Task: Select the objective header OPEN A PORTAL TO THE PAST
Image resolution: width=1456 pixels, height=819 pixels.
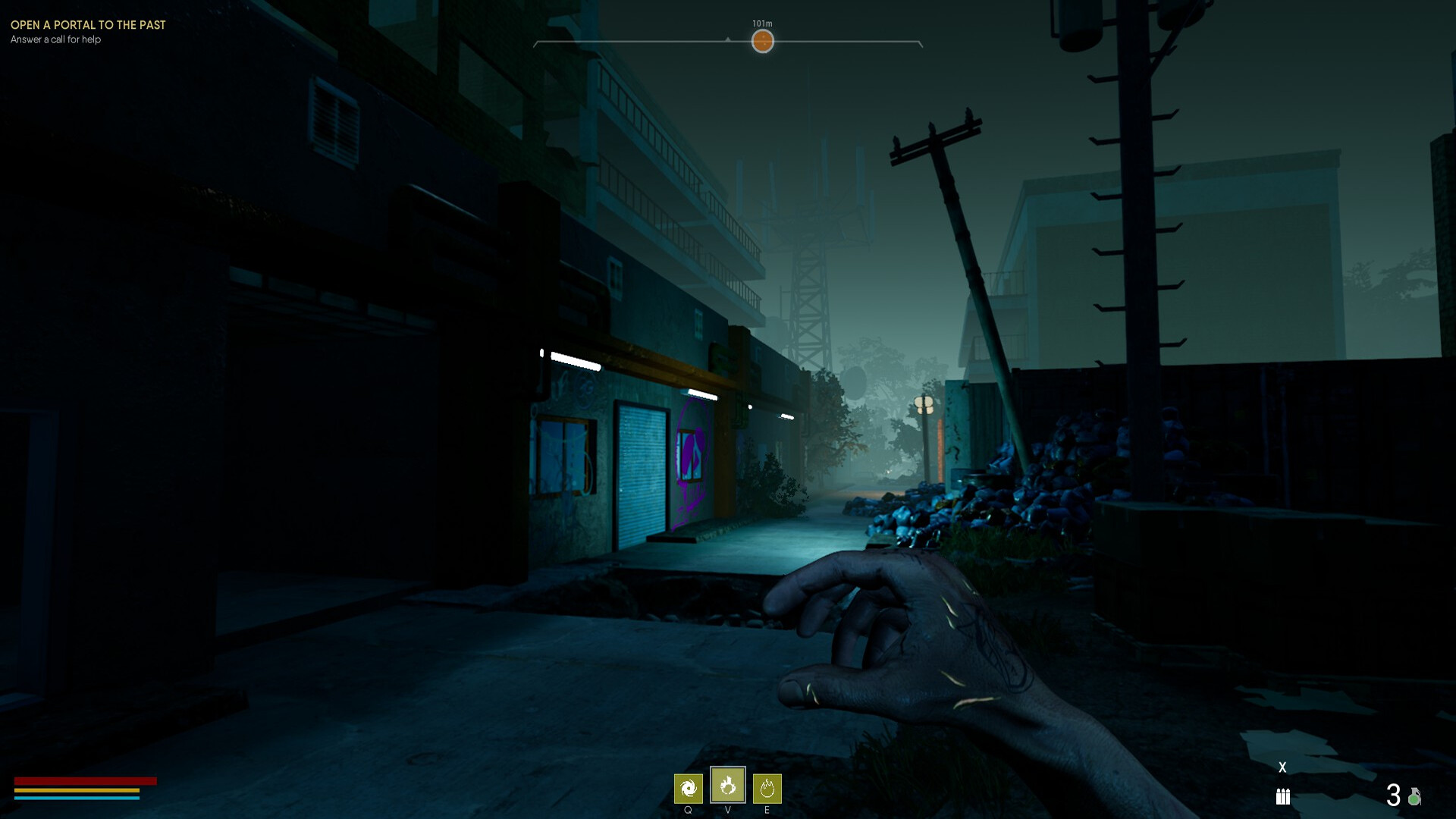Action: click(87, 25)
